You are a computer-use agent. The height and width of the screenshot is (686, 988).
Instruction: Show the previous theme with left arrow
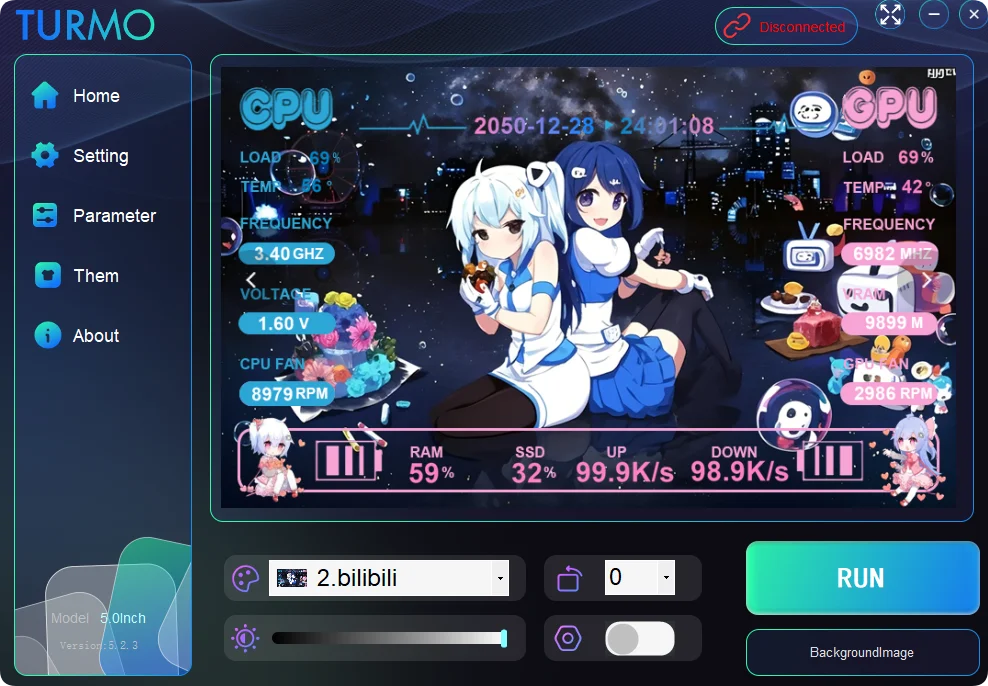pyautogui.click(x=251, y=279)
